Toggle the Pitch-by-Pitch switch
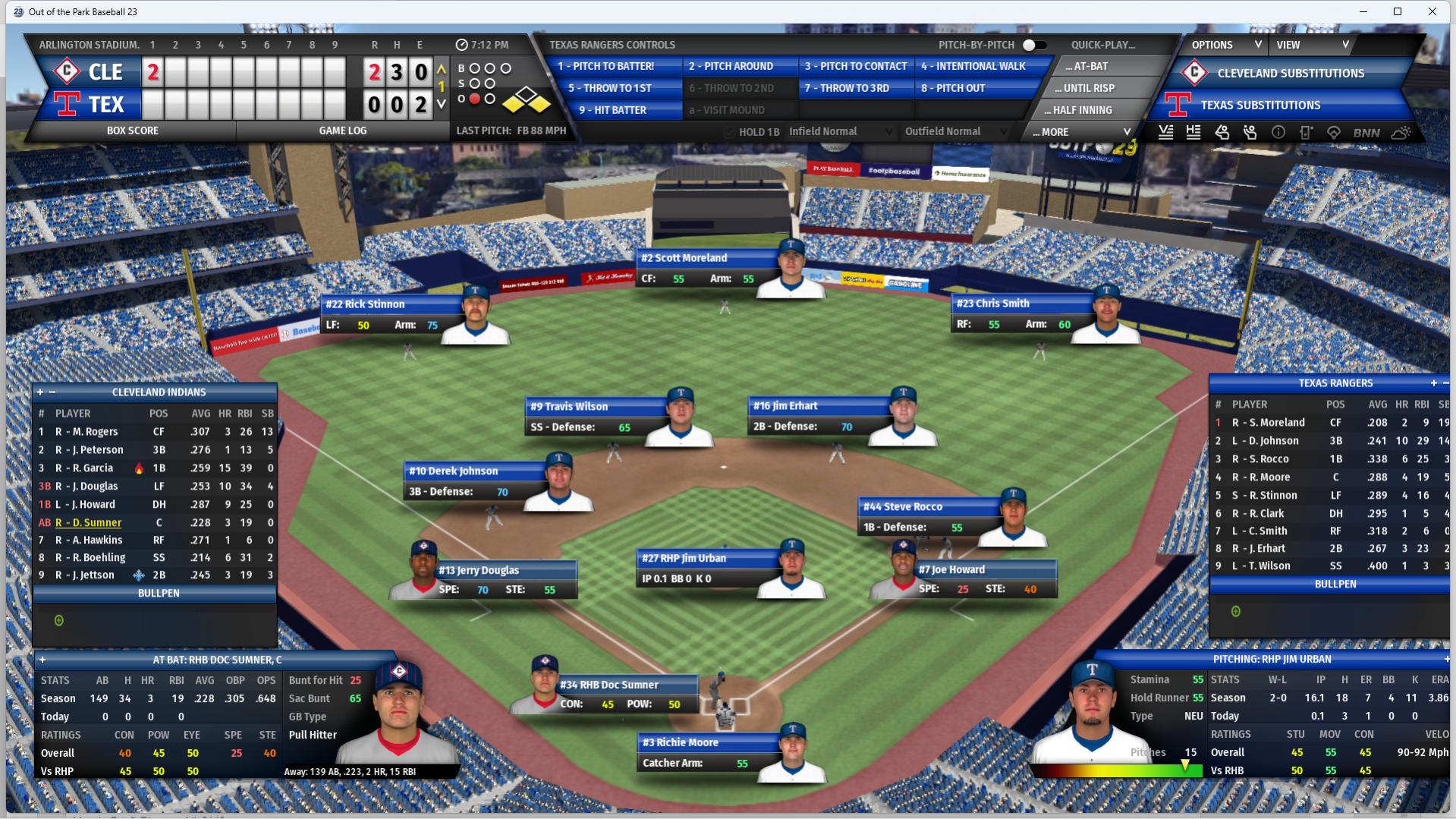The height and width of the screenshot is (819, 1456). 1033,45
